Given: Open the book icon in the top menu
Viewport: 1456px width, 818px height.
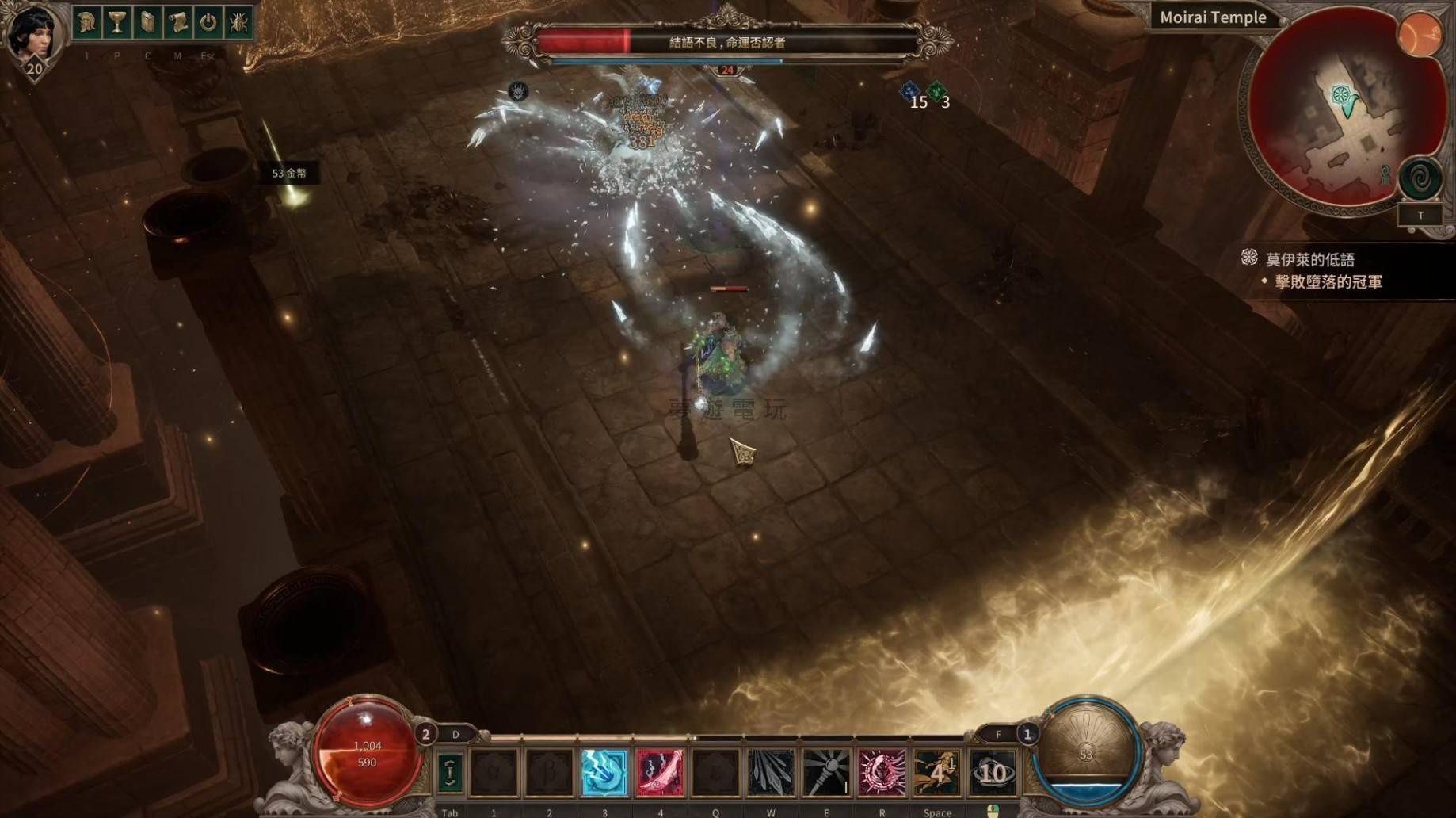Looking at the screenshot, I should pos(147,22).
